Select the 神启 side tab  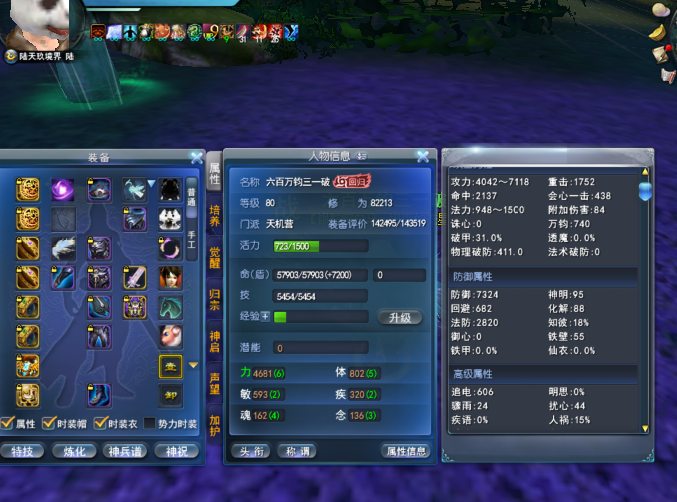(x=214, y=342)
